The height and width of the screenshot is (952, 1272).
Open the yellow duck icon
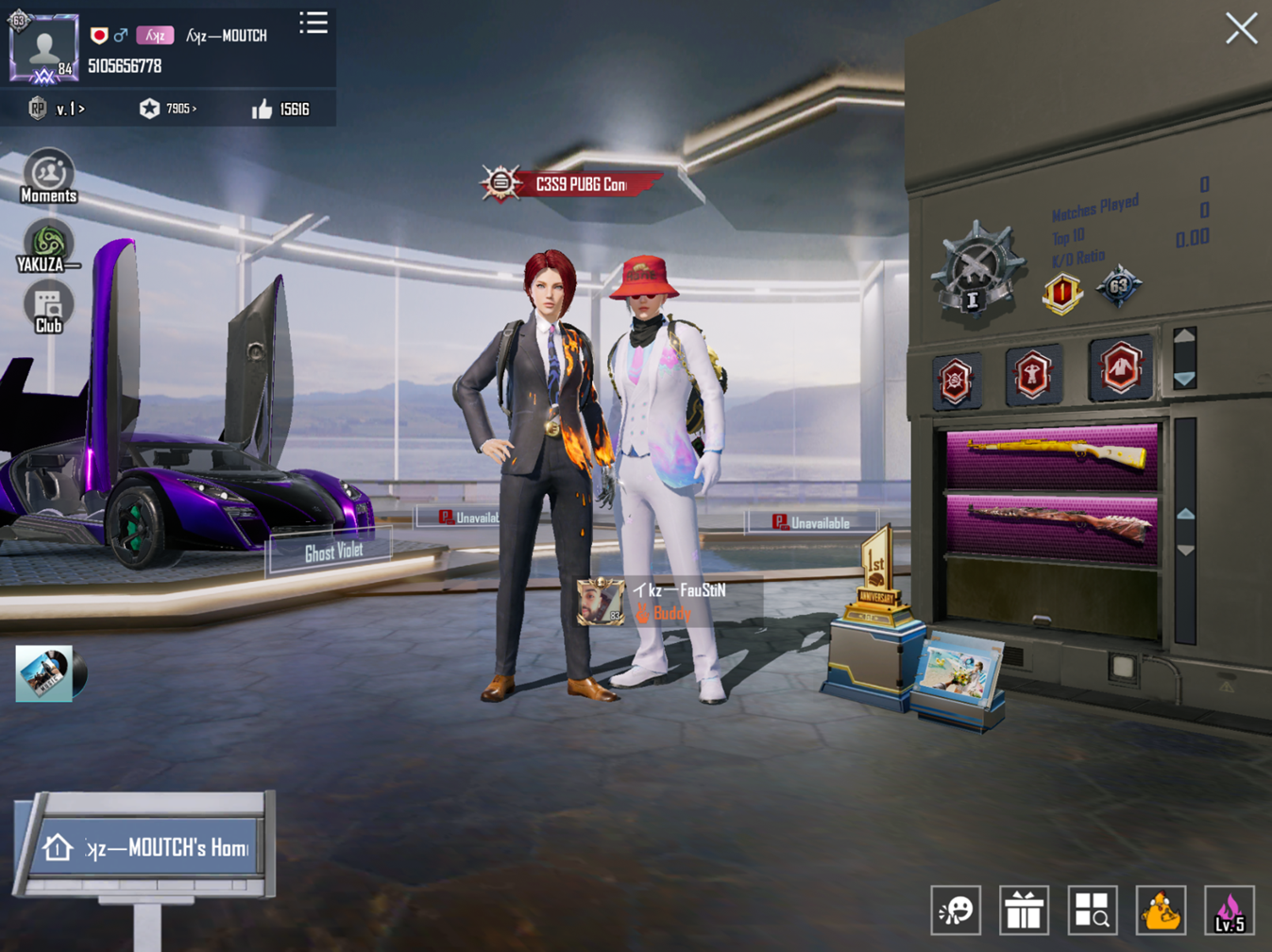click(x=1161, y=910)
